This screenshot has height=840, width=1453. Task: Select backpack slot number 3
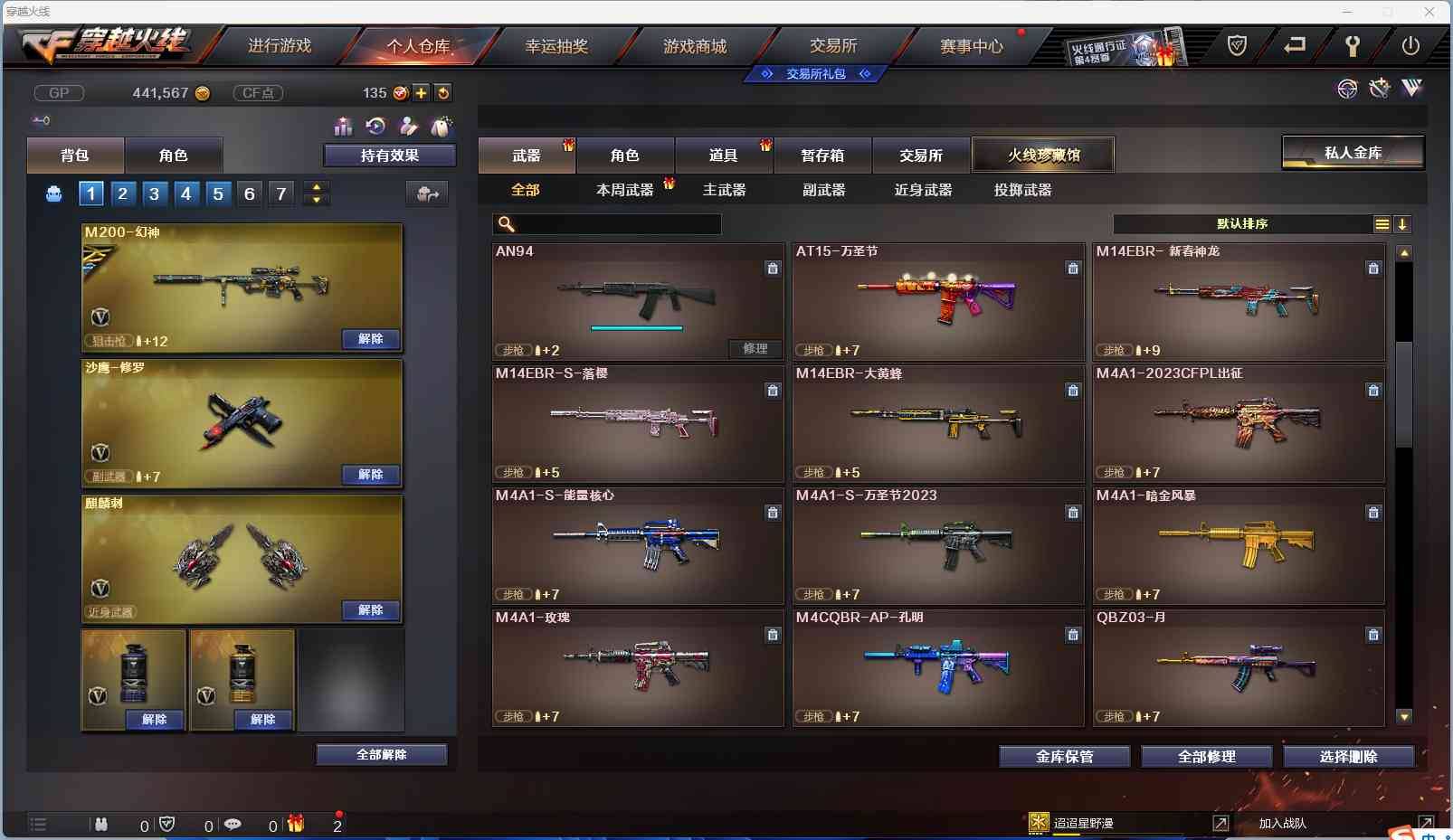[154, 193]
